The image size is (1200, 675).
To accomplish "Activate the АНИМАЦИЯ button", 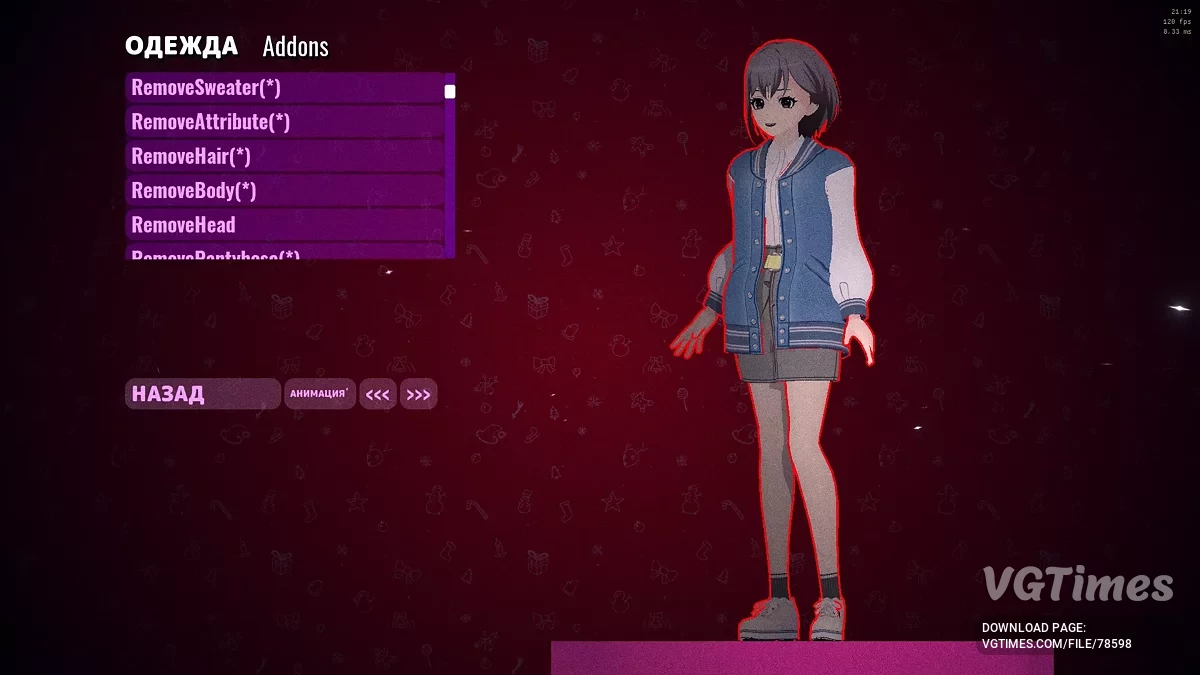I will (320, 394).
